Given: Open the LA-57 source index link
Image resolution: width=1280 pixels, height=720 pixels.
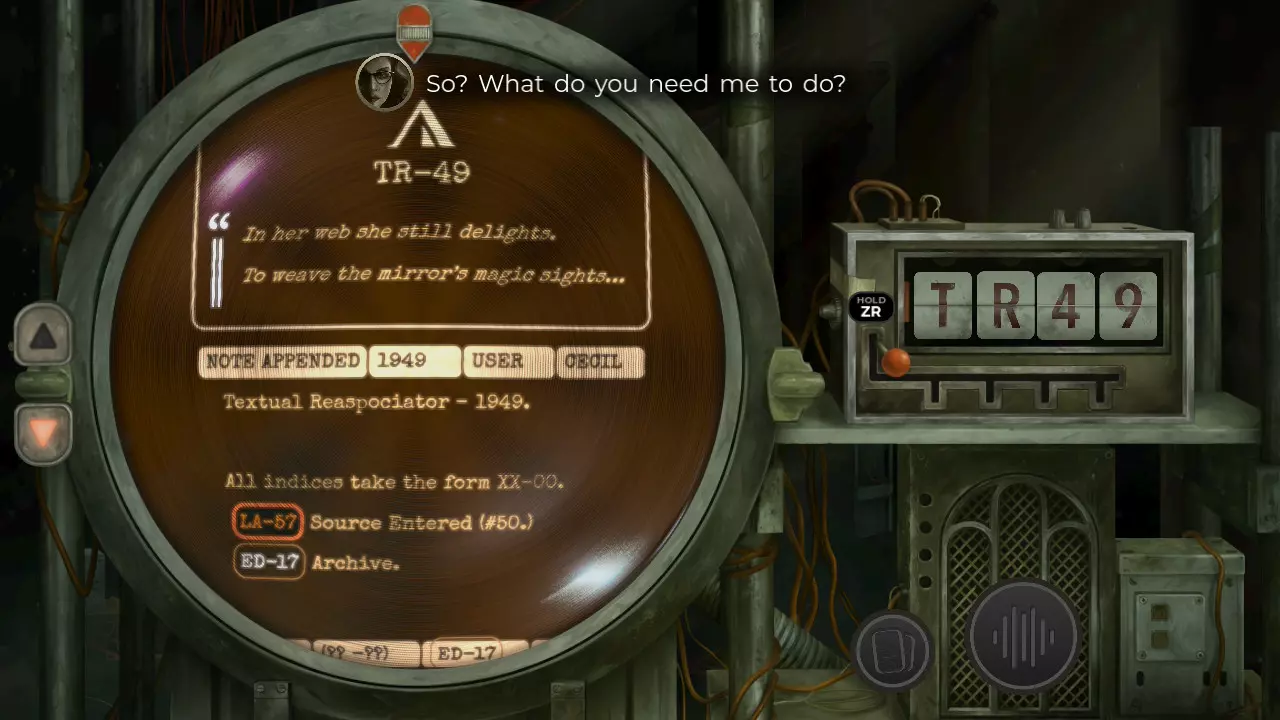Looking at the screenshot, I should (267, 522).
